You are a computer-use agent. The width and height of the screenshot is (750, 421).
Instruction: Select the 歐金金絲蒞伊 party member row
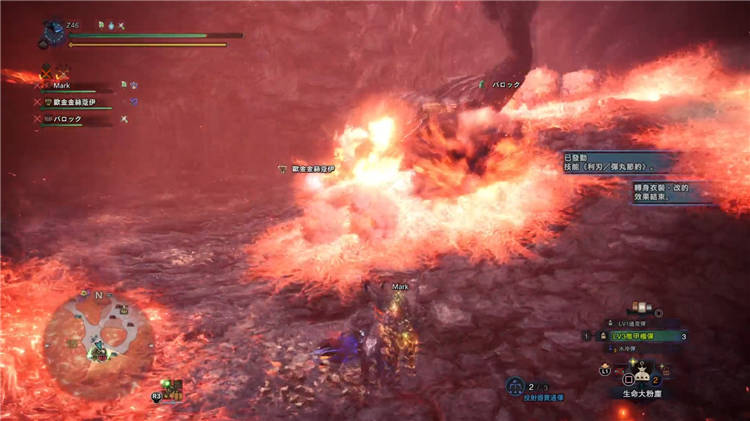click(x=75, y=102)
